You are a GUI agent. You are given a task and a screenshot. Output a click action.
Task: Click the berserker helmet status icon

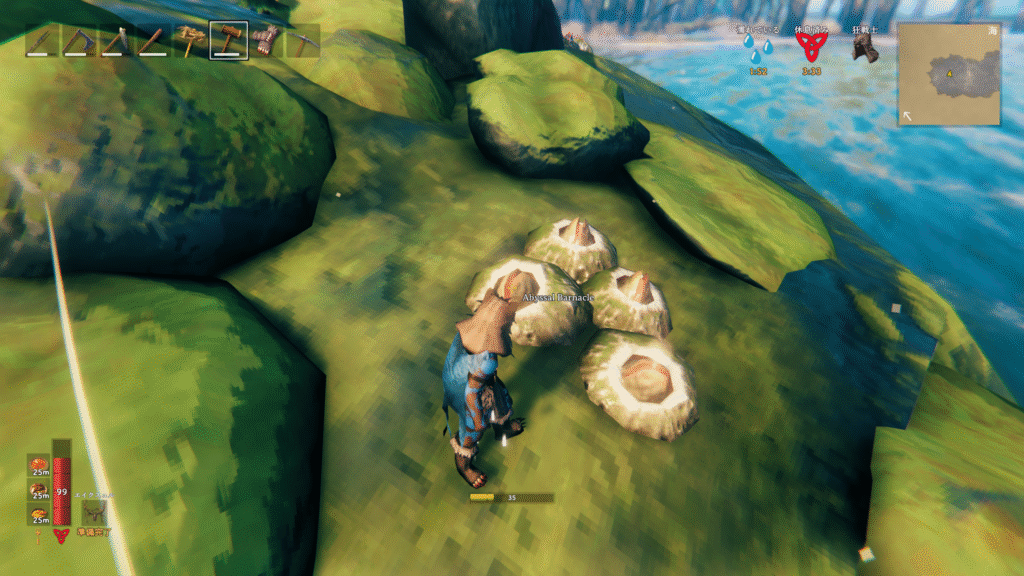coord(865,48)
